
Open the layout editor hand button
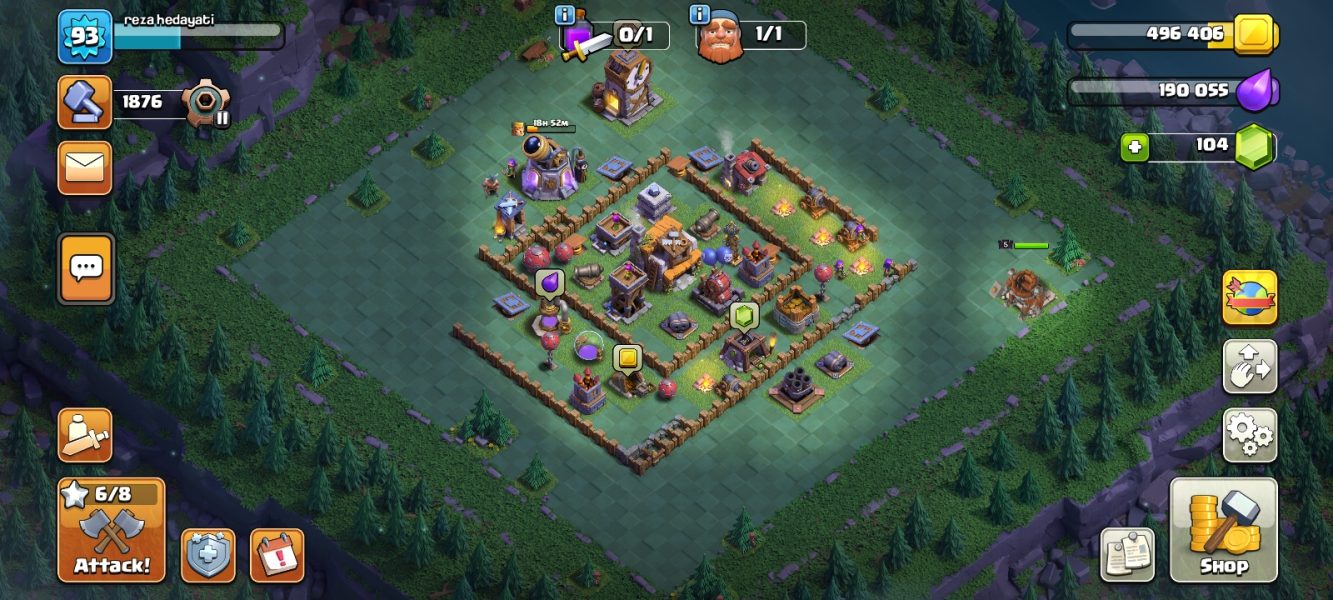click(1249, 366)
